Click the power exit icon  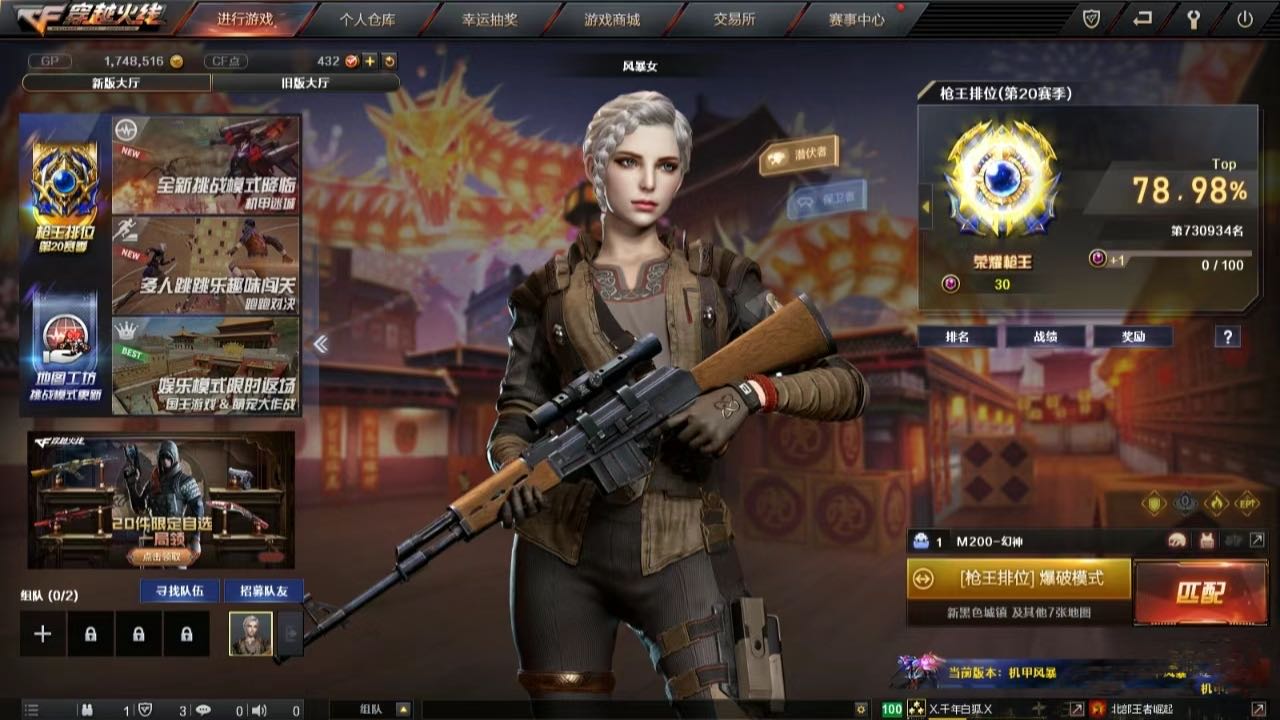click(x=1245, y=19)
